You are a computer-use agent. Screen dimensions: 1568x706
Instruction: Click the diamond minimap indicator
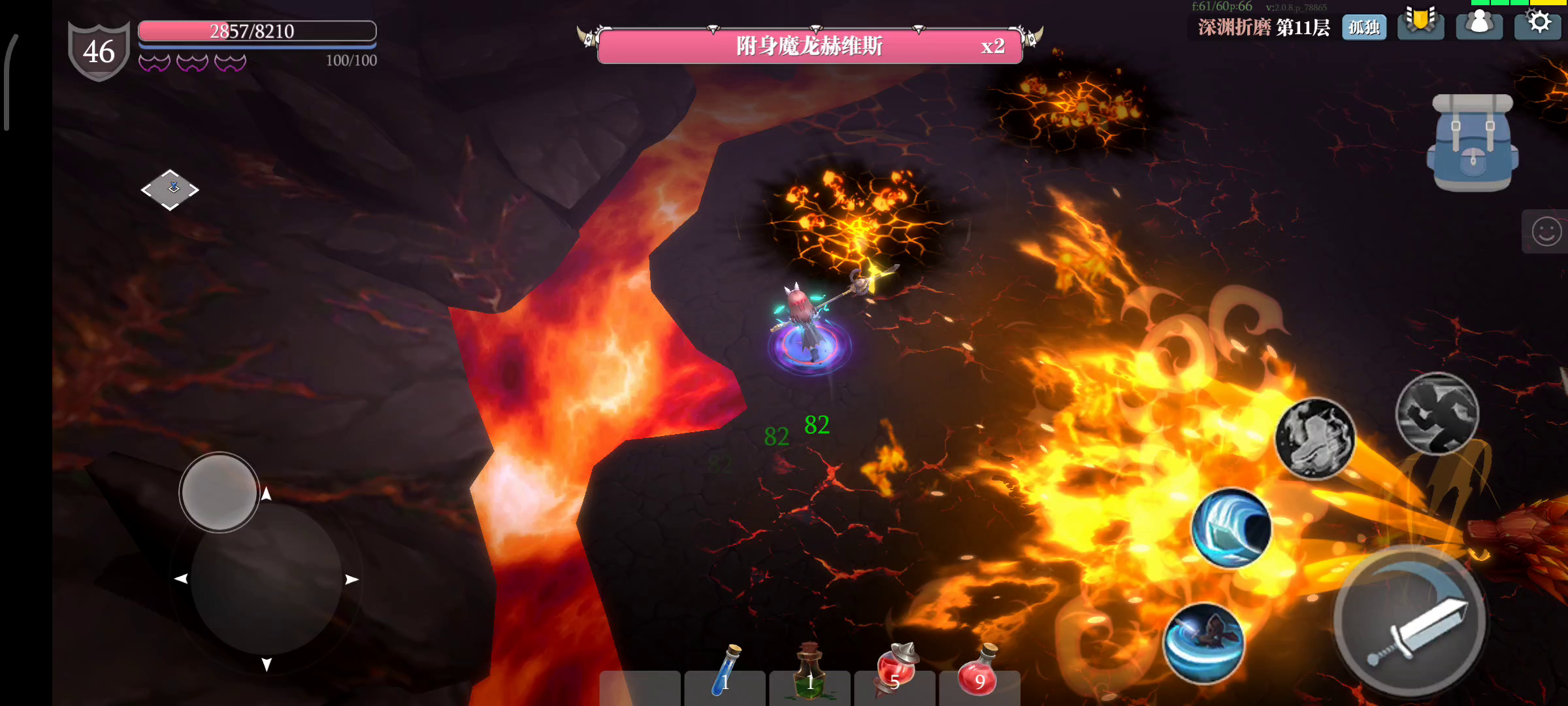170,190
